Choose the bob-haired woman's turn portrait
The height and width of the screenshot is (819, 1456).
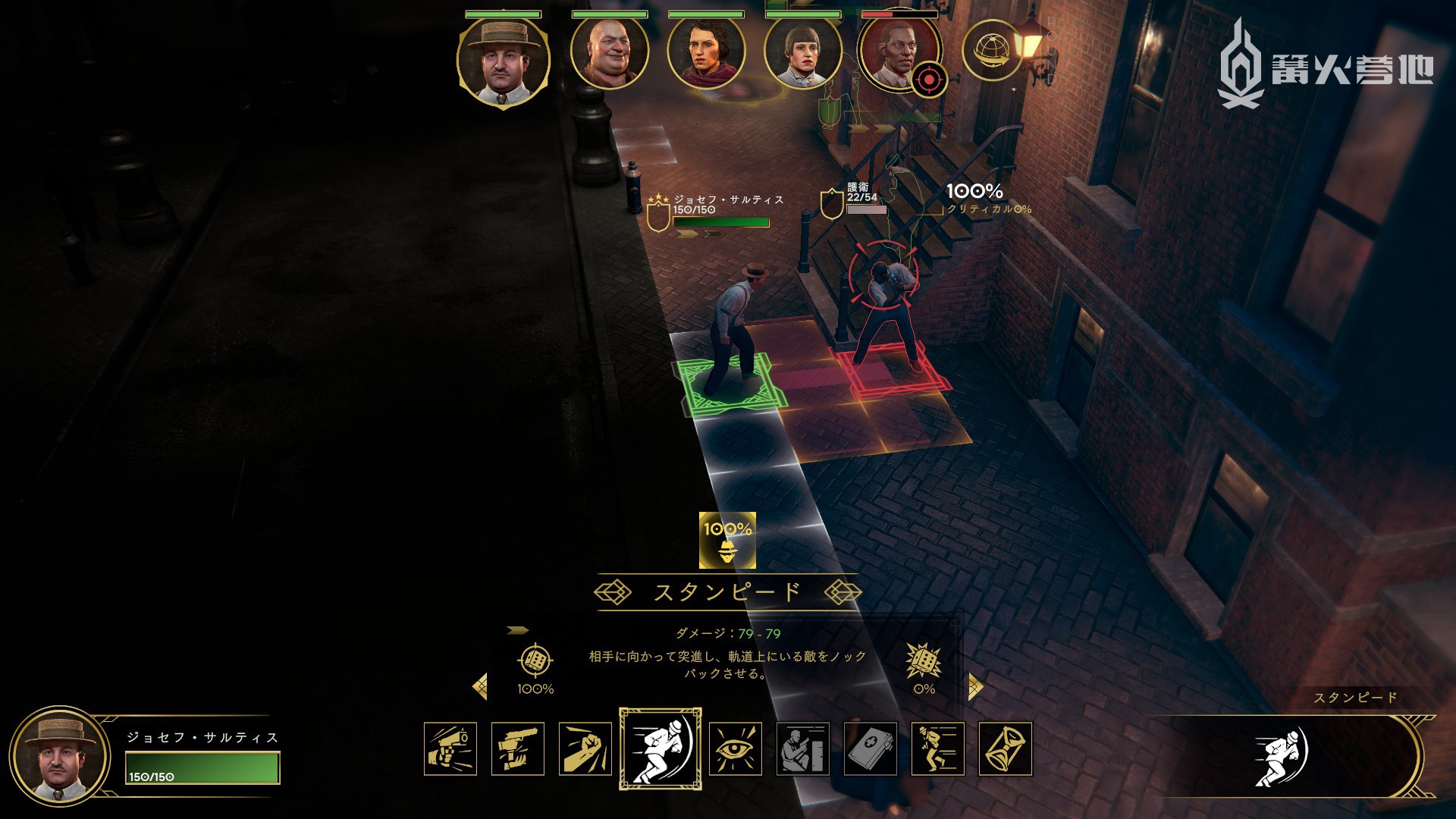point(803,53)
